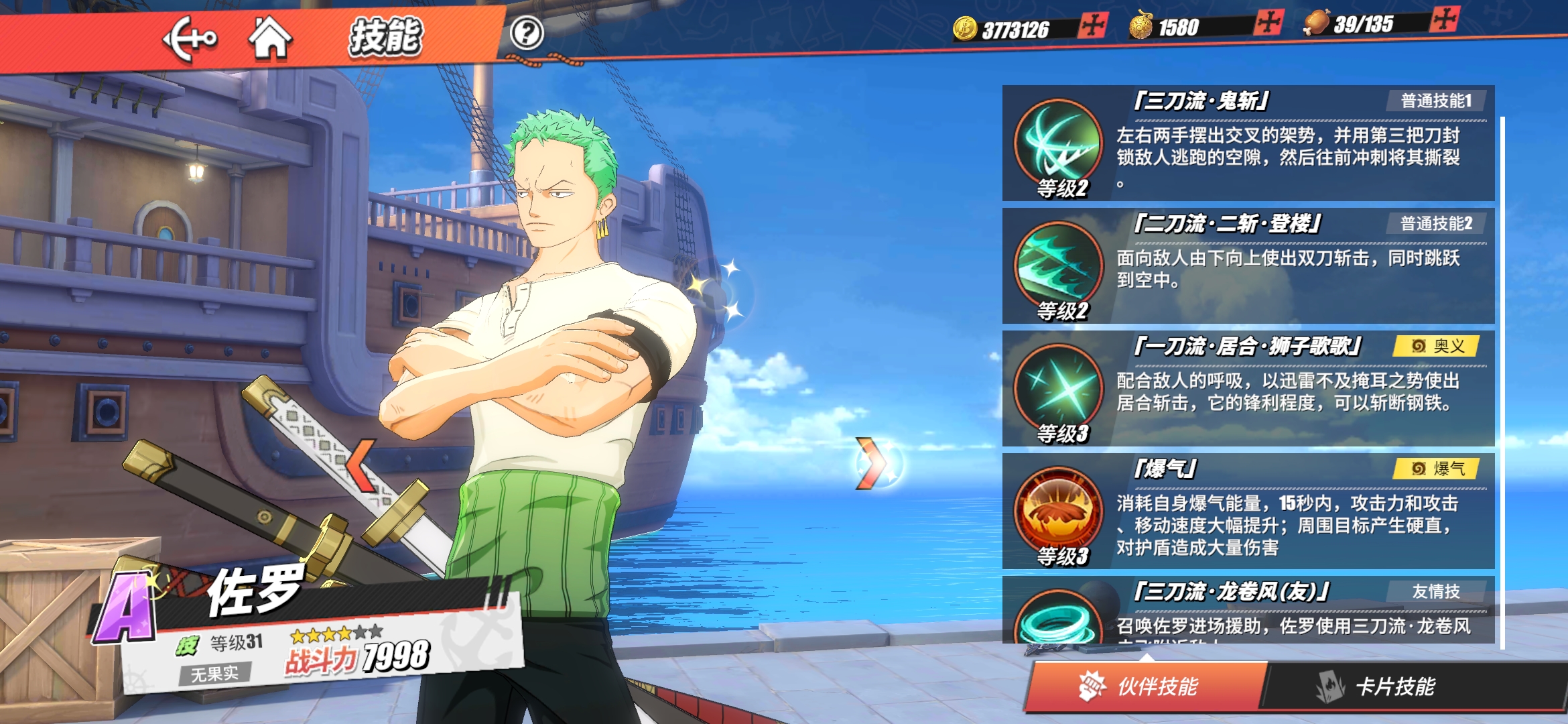Refill meat stamina using plus button
The height and width of the screenshot is (724, 1568).
coord(1444,19)
